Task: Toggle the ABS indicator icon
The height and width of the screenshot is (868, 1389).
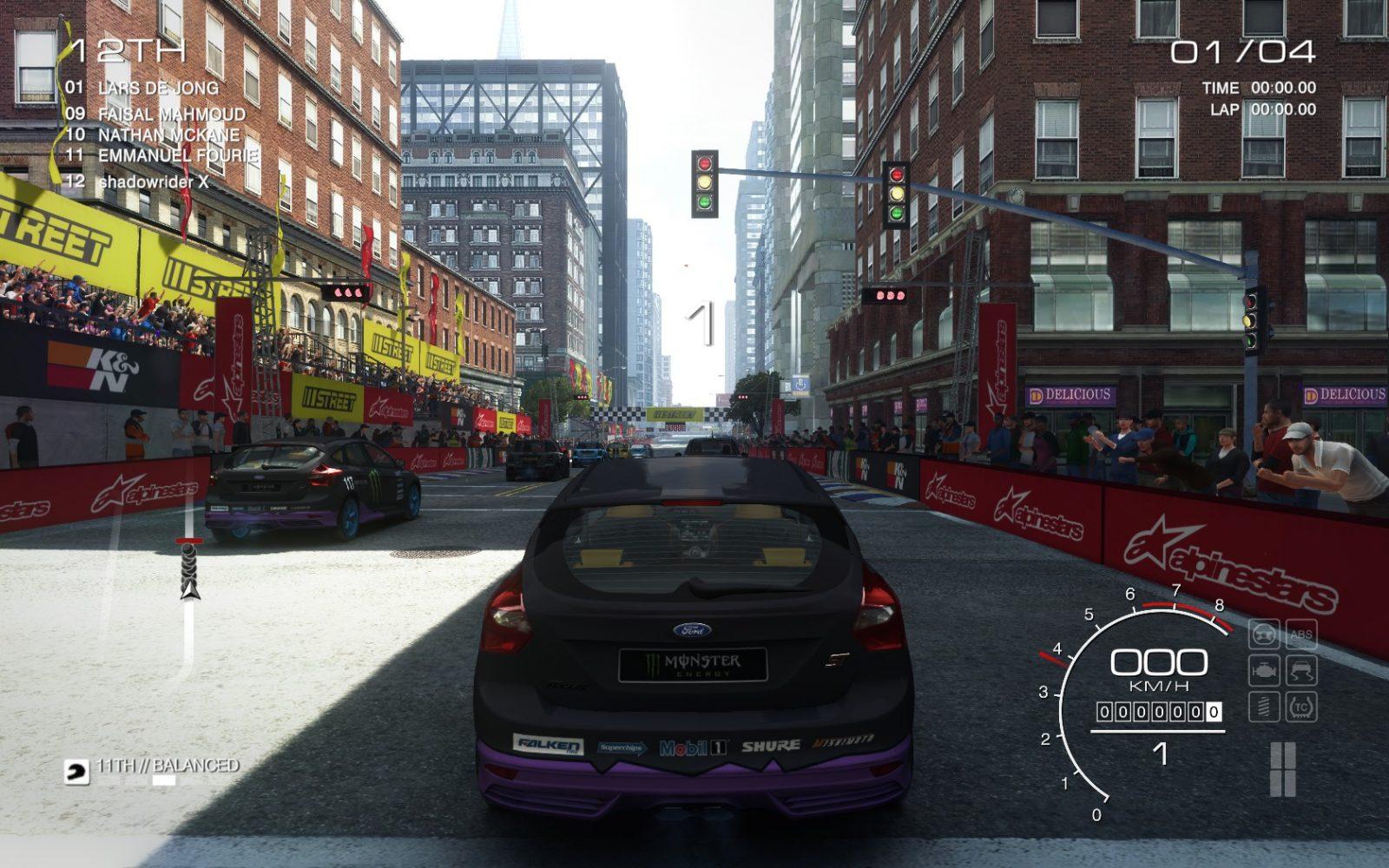Action: [x=1300, y=635]
